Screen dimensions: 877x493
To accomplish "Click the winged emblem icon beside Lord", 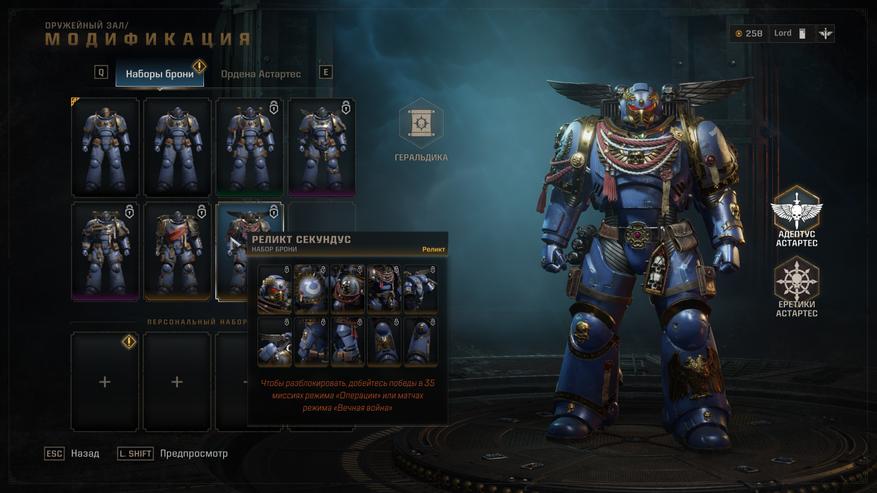I will [825, 33].
